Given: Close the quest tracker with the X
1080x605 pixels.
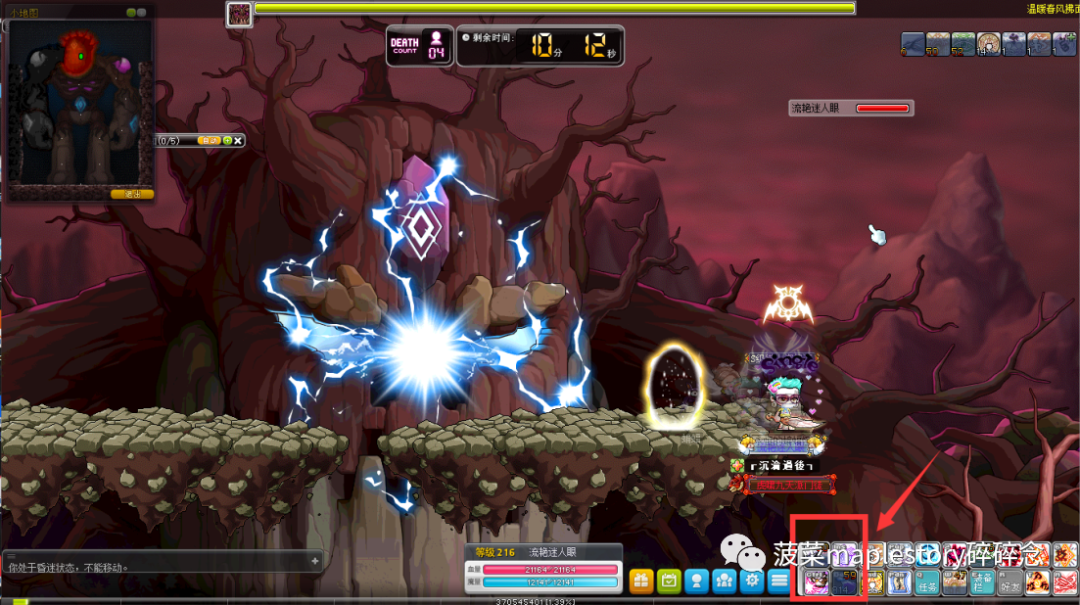Looking at the screenshot, I should pyautogui.click(x=239, y=141).
